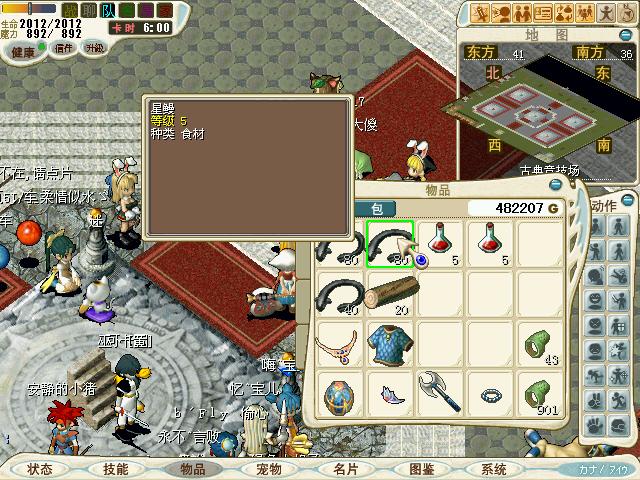
Task: Select the battle axe in inventory
Action: click(439, 392)
